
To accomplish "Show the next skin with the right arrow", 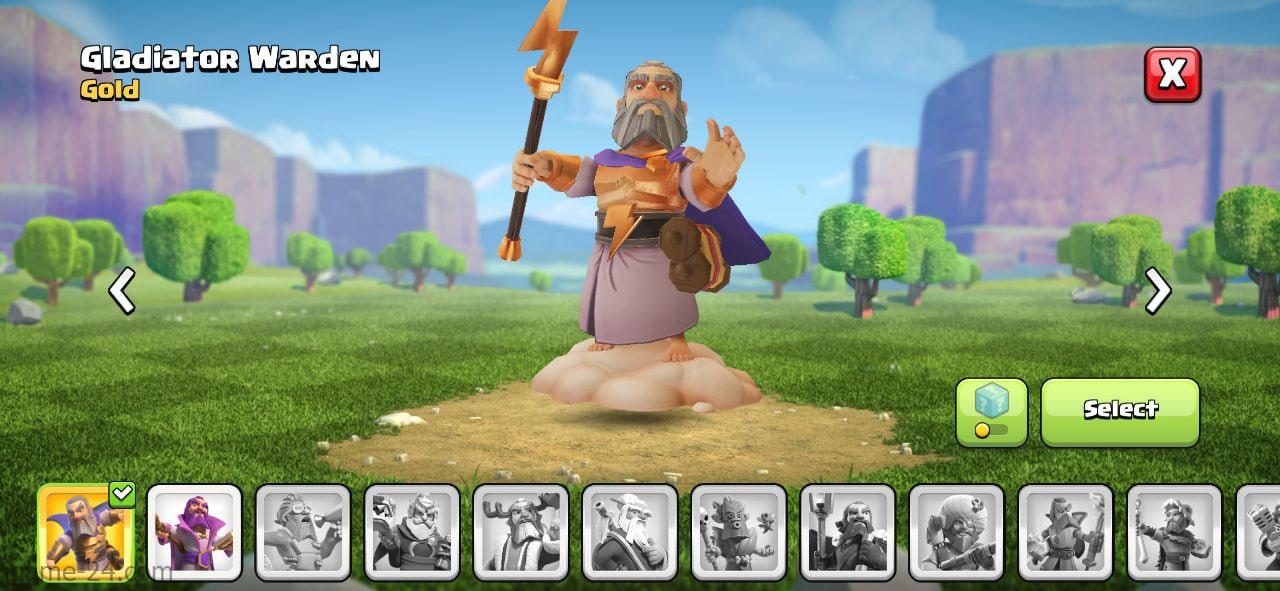I will click(1157, 291).
